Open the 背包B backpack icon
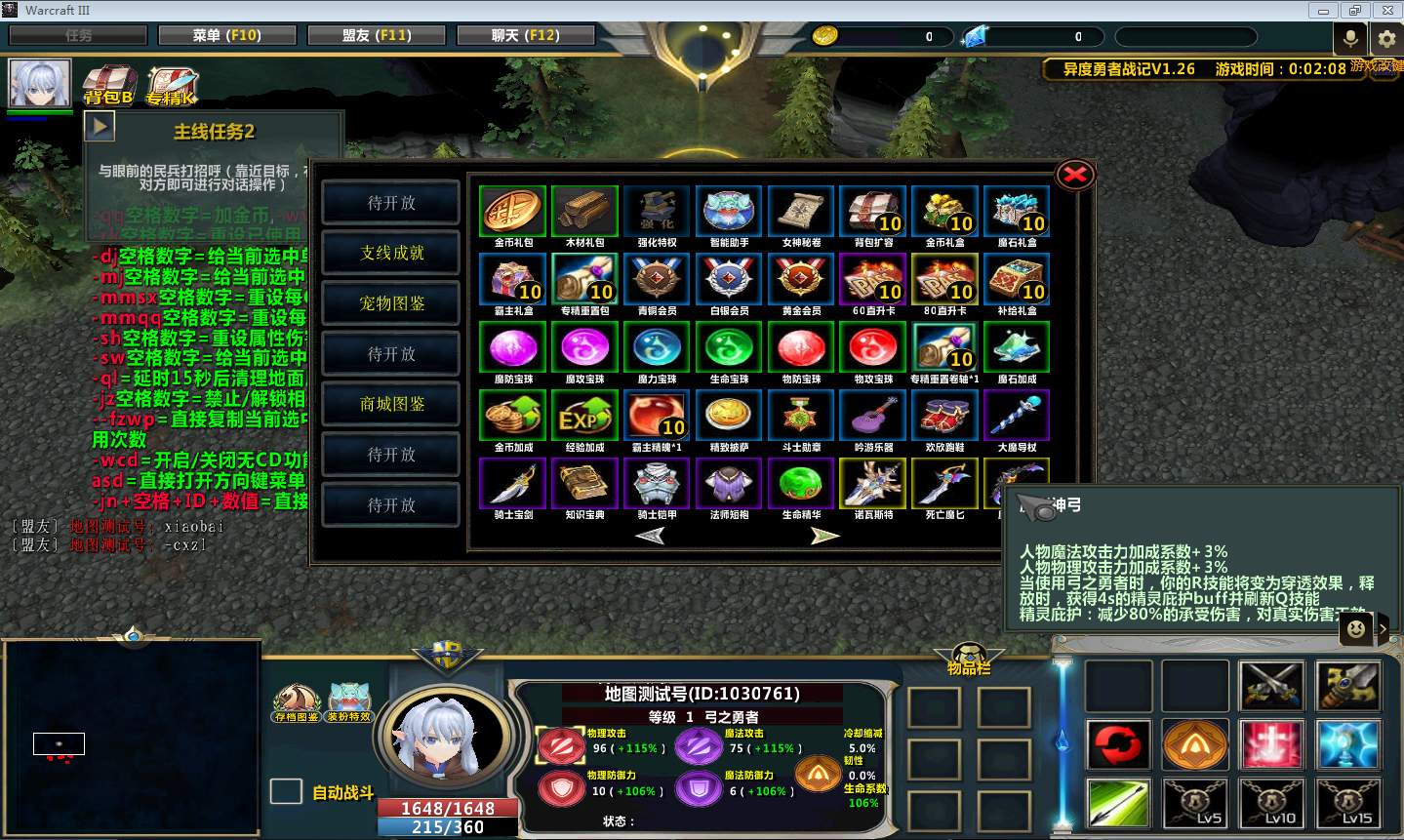1404x840 pixels. coord(108,84)
